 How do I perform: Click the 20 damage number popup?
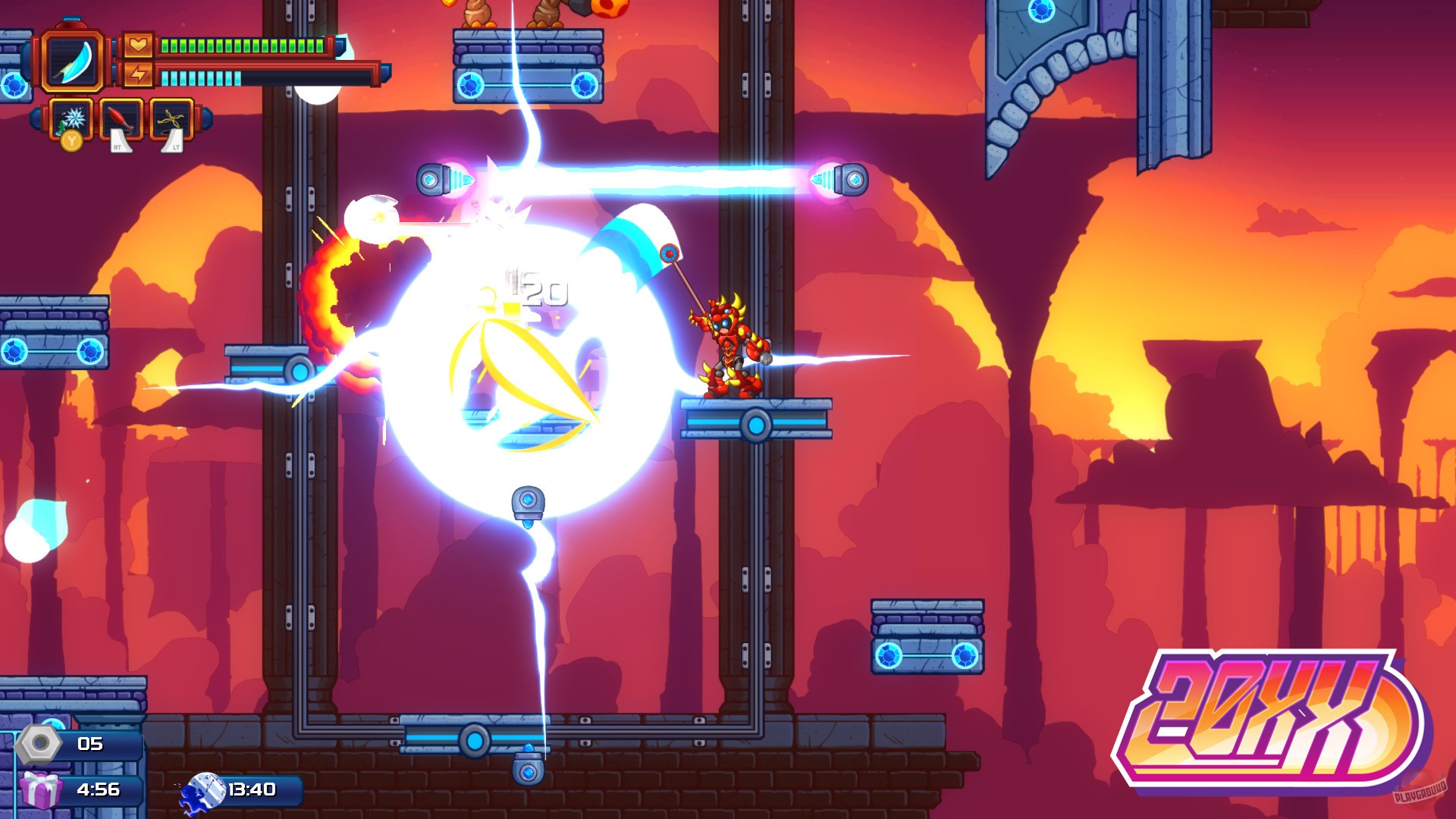tap(542, 287)
